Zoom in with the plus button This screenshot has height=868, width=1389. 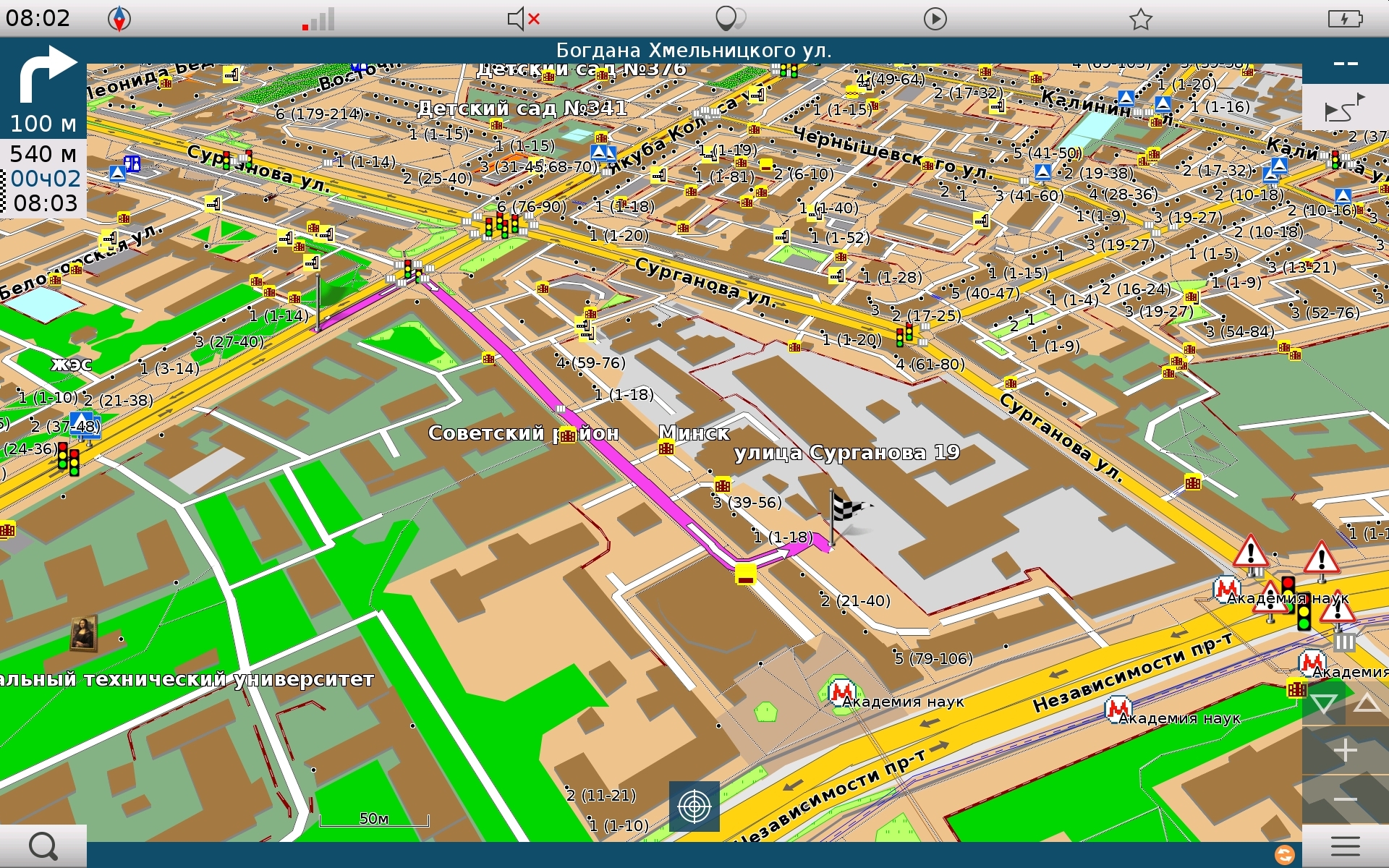tap(1345, 751)
